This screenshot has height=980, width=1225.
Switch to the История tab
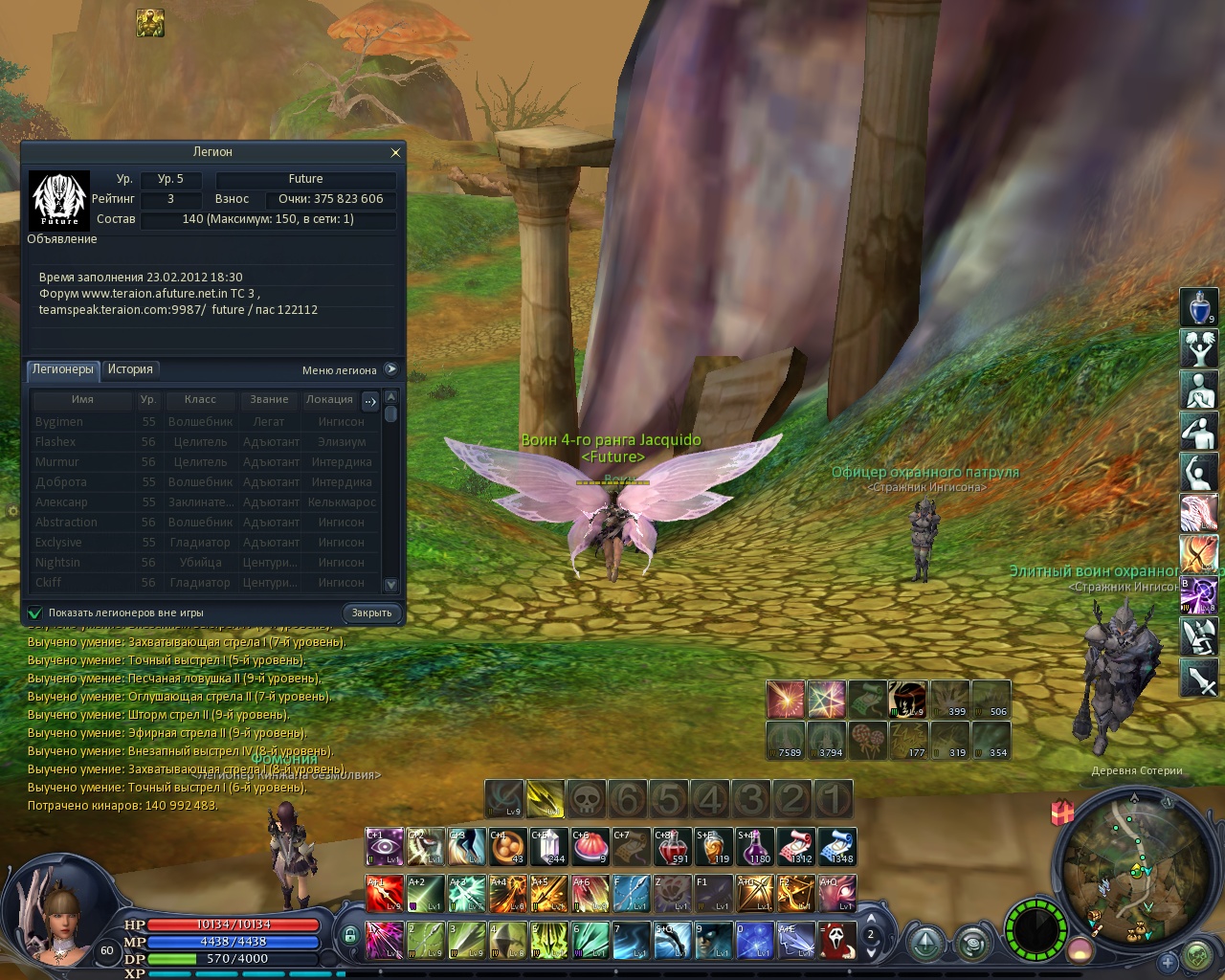[130, 369]
